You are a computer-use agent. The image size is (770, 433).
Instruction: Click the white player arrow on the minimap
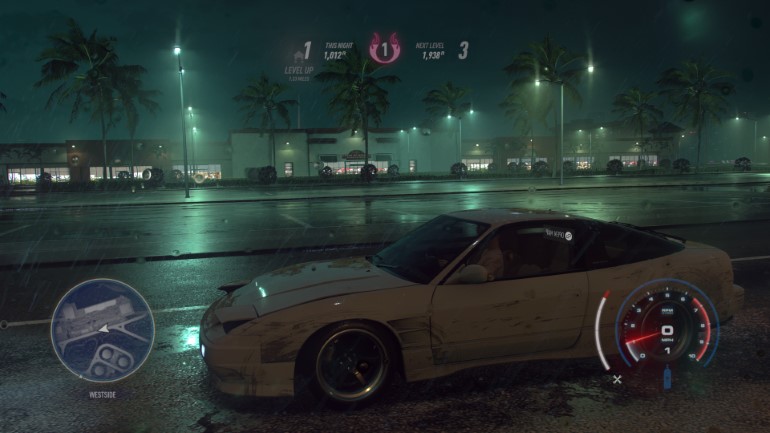[102, 327]
